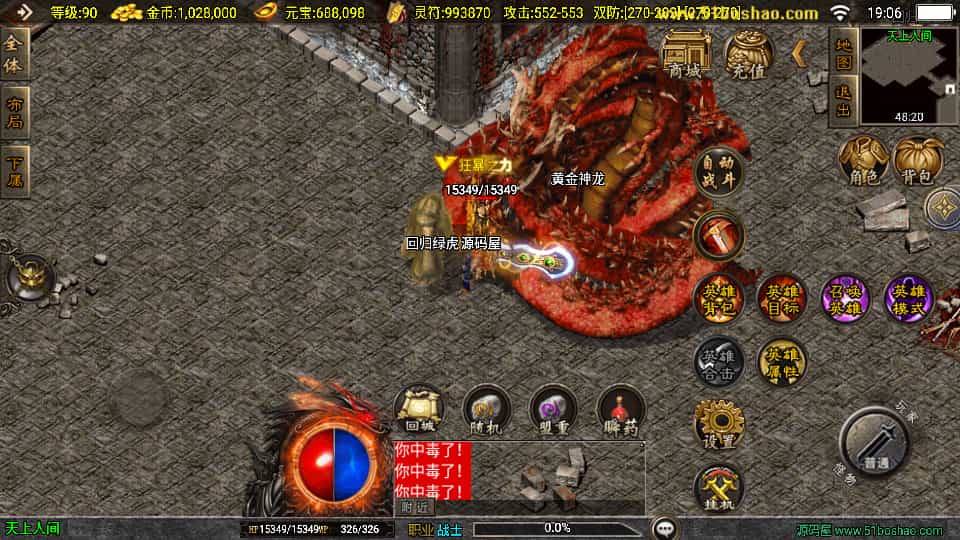Open the chat speech bubble

[664, 527]
